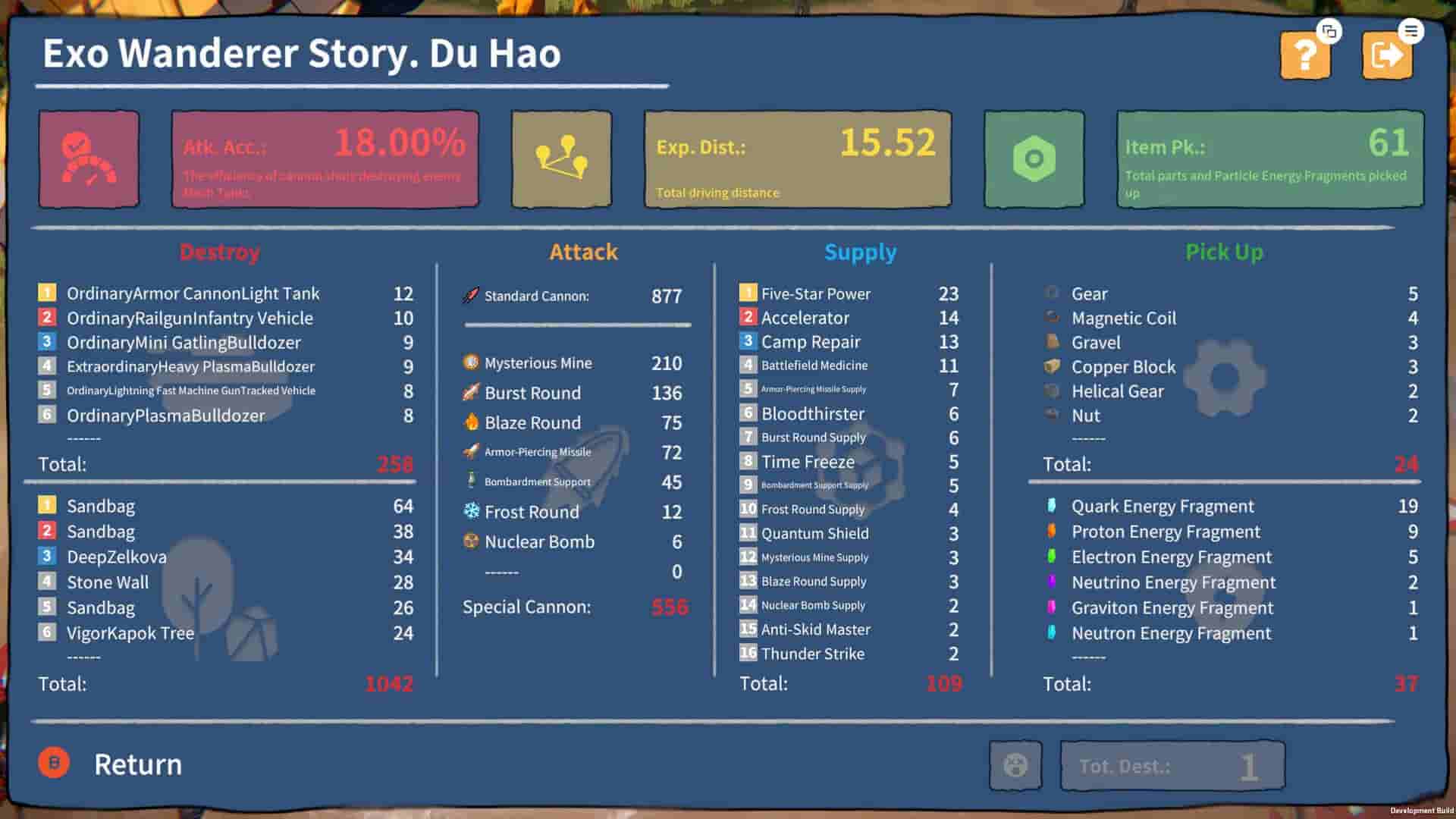Image resolution: width=1456 pixels, height=819 pixels.
Task: Select the Standard Cannon rocket icon
Action: tap(470, 296)
